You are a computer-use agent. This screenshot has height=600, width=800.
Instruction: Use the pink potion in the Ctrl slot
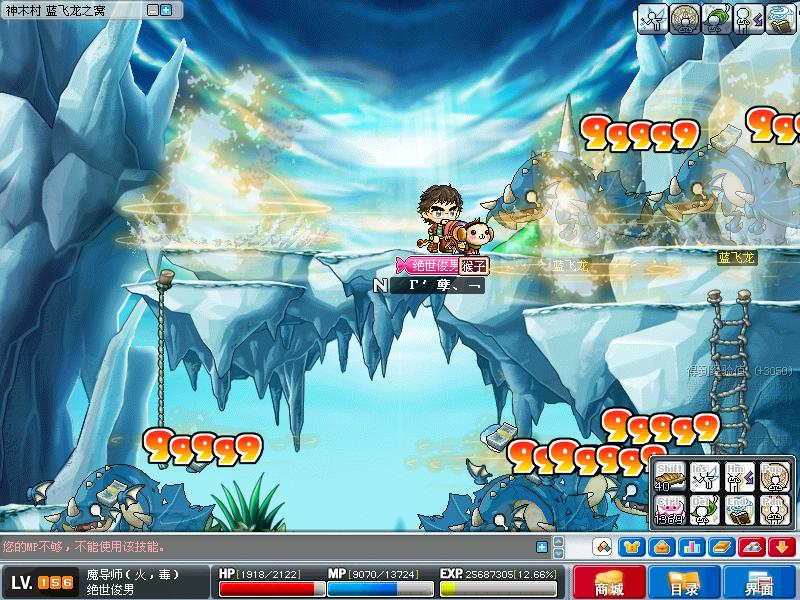click(669, 510)
